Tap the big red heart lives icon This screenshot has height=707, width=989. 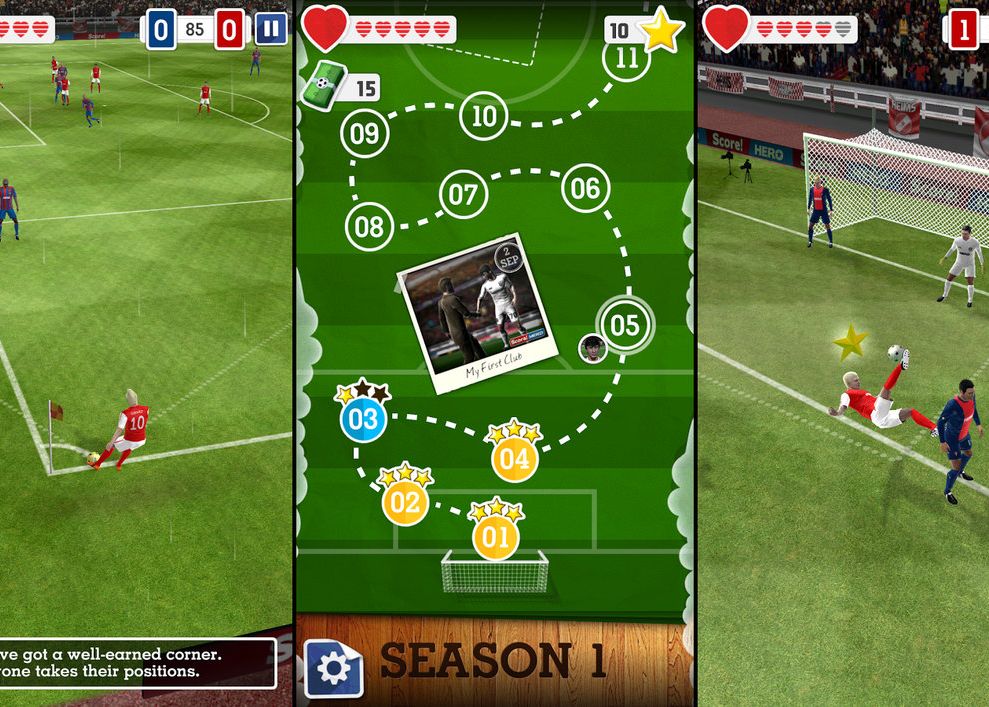(x=325, y=29)
